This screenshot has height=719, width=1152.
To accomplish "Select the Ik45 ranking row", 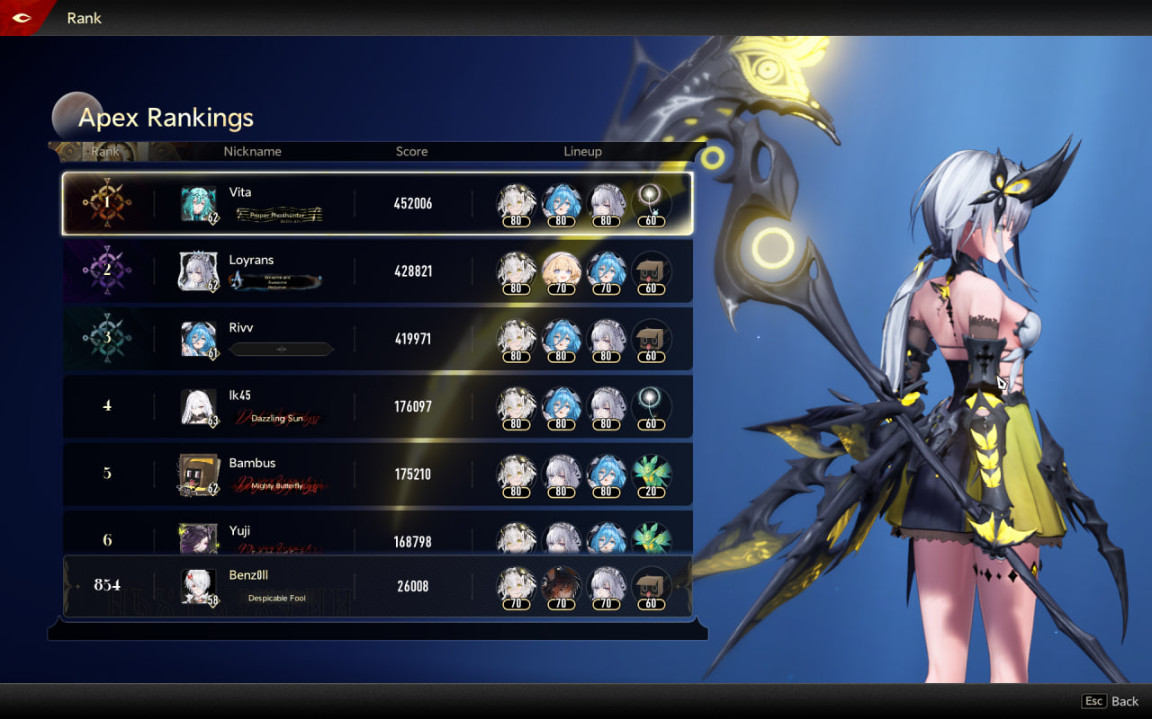I will (377, 407).
